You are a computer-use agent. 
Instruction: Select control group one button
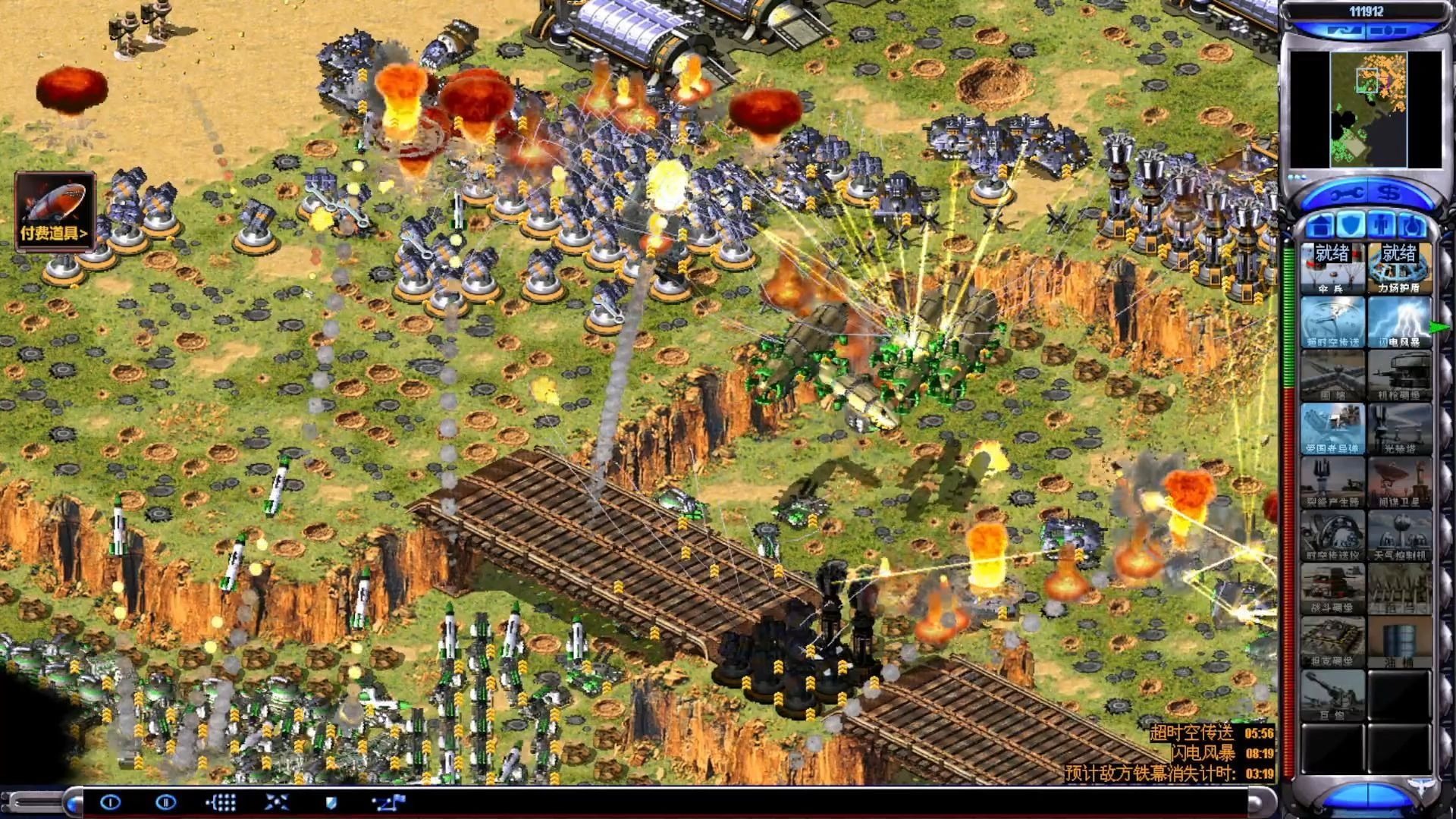click(111, 802)
